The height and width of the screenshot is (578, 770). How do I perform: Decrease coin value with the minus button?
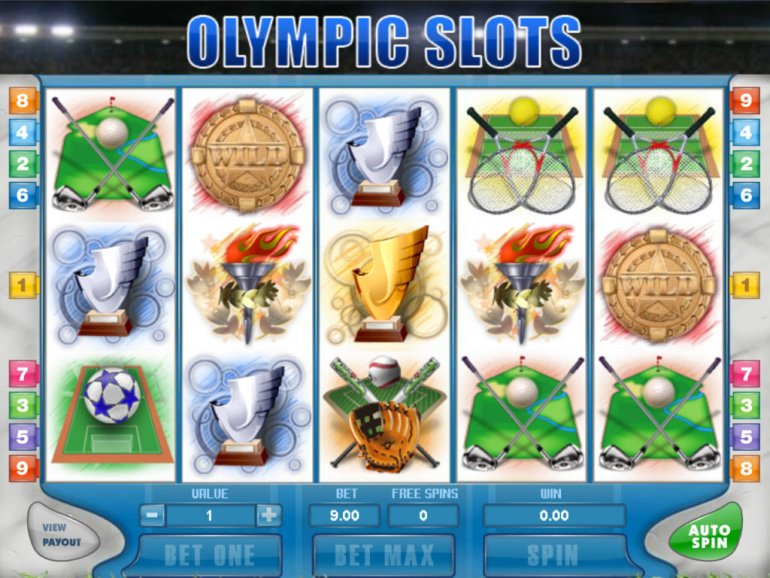(x=151, y=516)
